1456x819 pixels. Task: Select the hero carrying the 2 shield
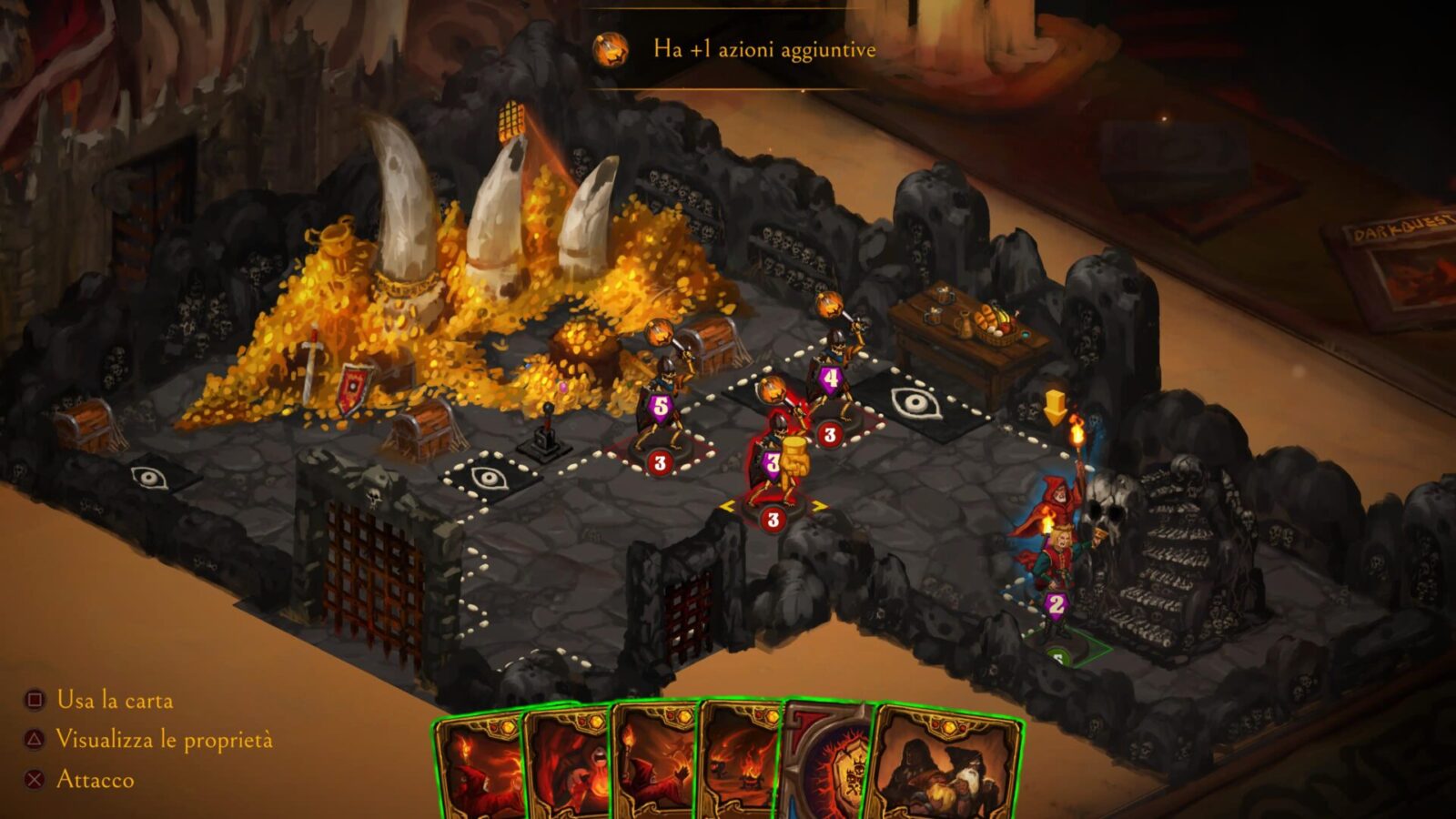click(x=1055, y=582)
